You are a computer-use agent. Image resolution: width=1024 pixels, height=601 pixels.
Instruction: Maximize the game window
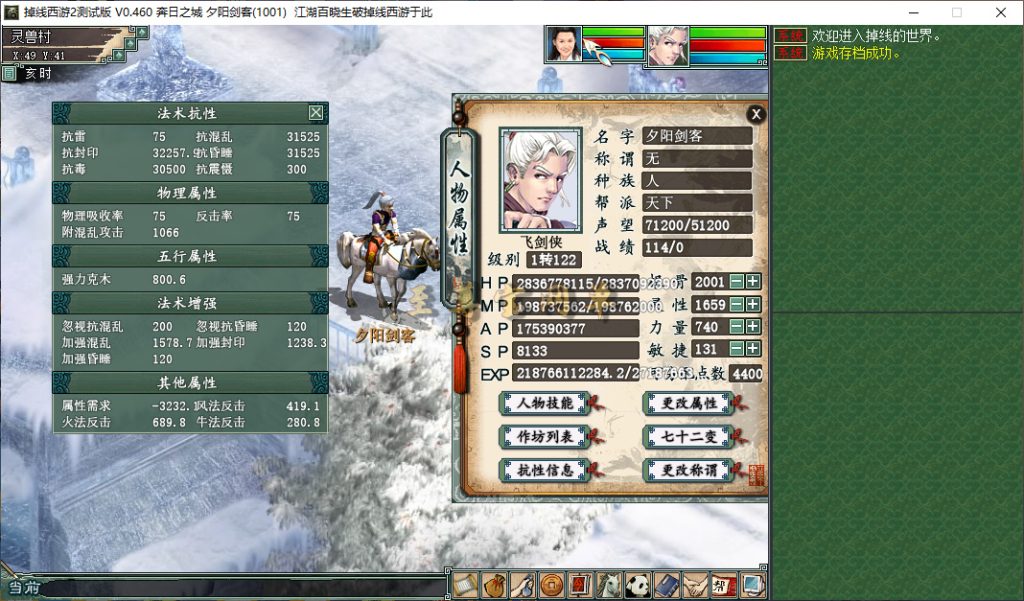pyautogui.click(x=956, y=13)
